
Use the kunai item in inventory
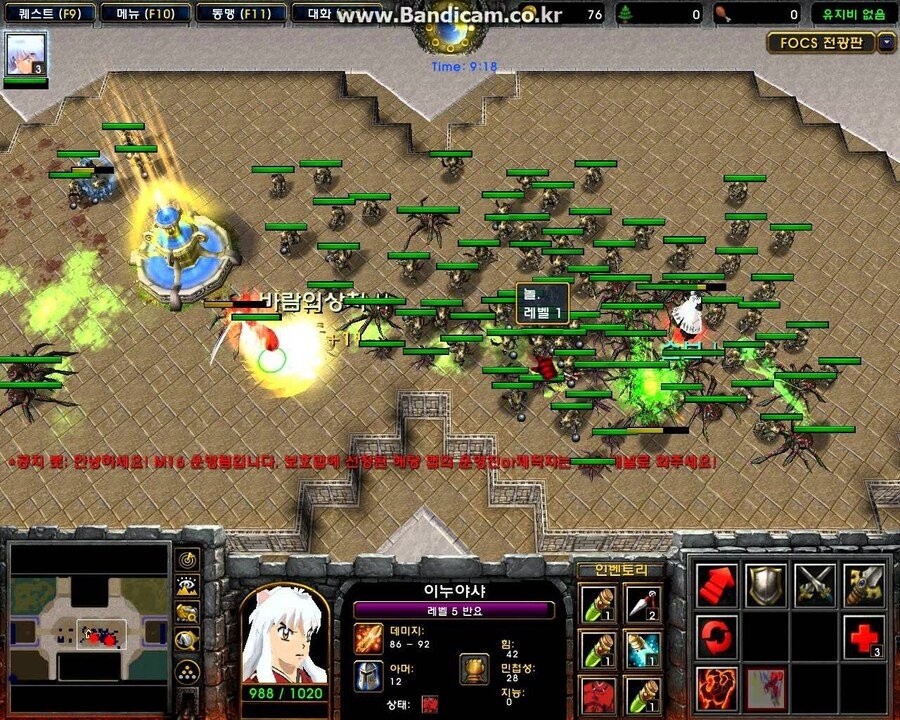pyautogui.click(x=643, y=604)
